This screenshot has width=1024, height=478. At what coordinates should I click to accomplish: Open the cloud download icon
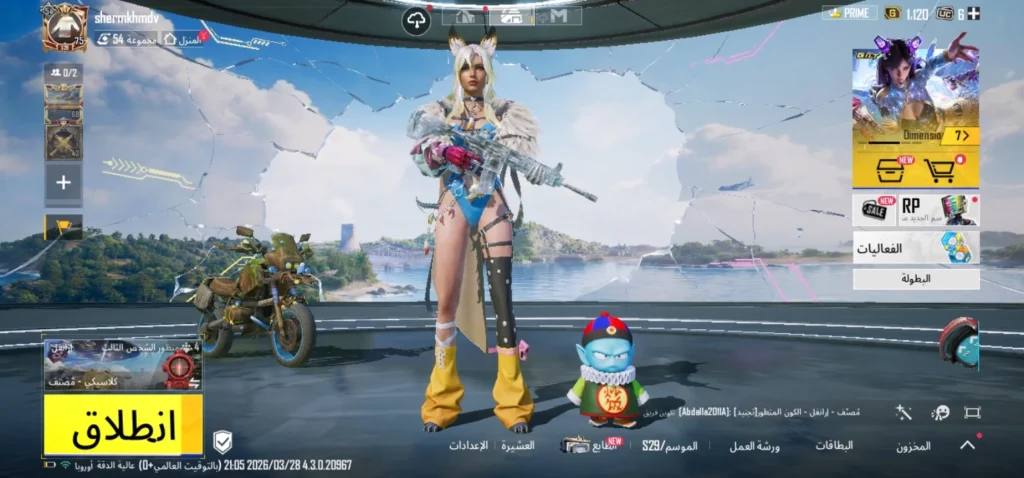pyautogui.click(x=416, y=21)
